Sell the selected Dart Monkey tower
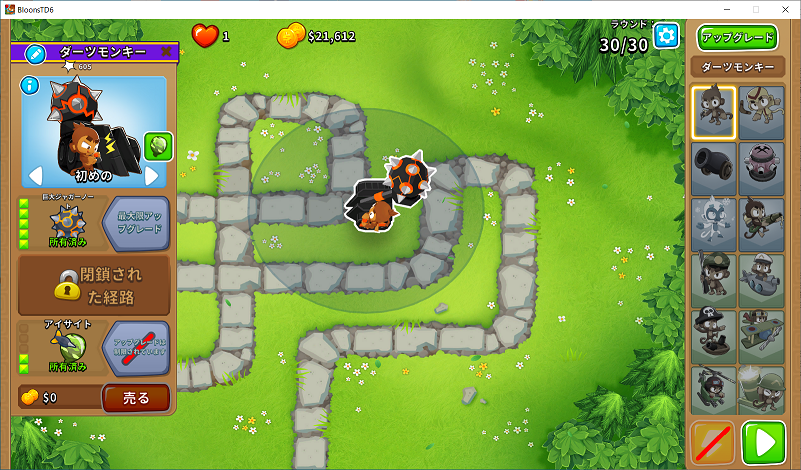801x470 pixels. (x=135, y=398)
